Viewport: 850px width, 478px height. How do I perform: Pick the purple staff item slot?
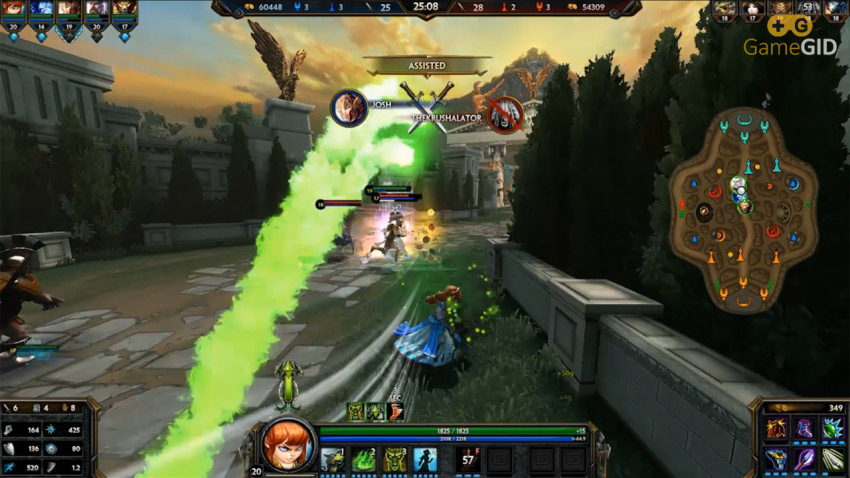pos(804,459)
